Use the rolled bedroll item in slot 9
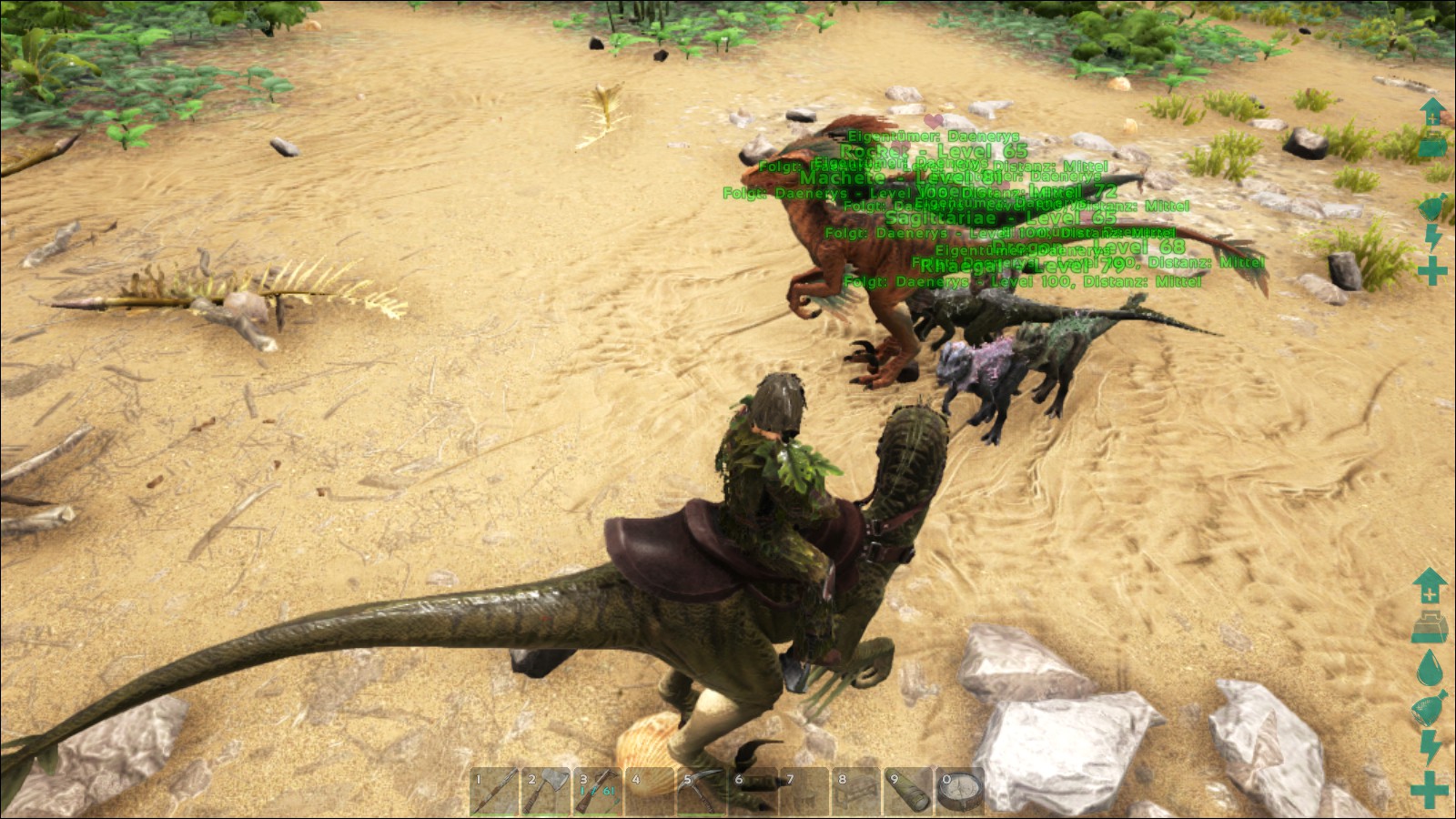This screenshot has width=1456, height=819. click(909, 791)
